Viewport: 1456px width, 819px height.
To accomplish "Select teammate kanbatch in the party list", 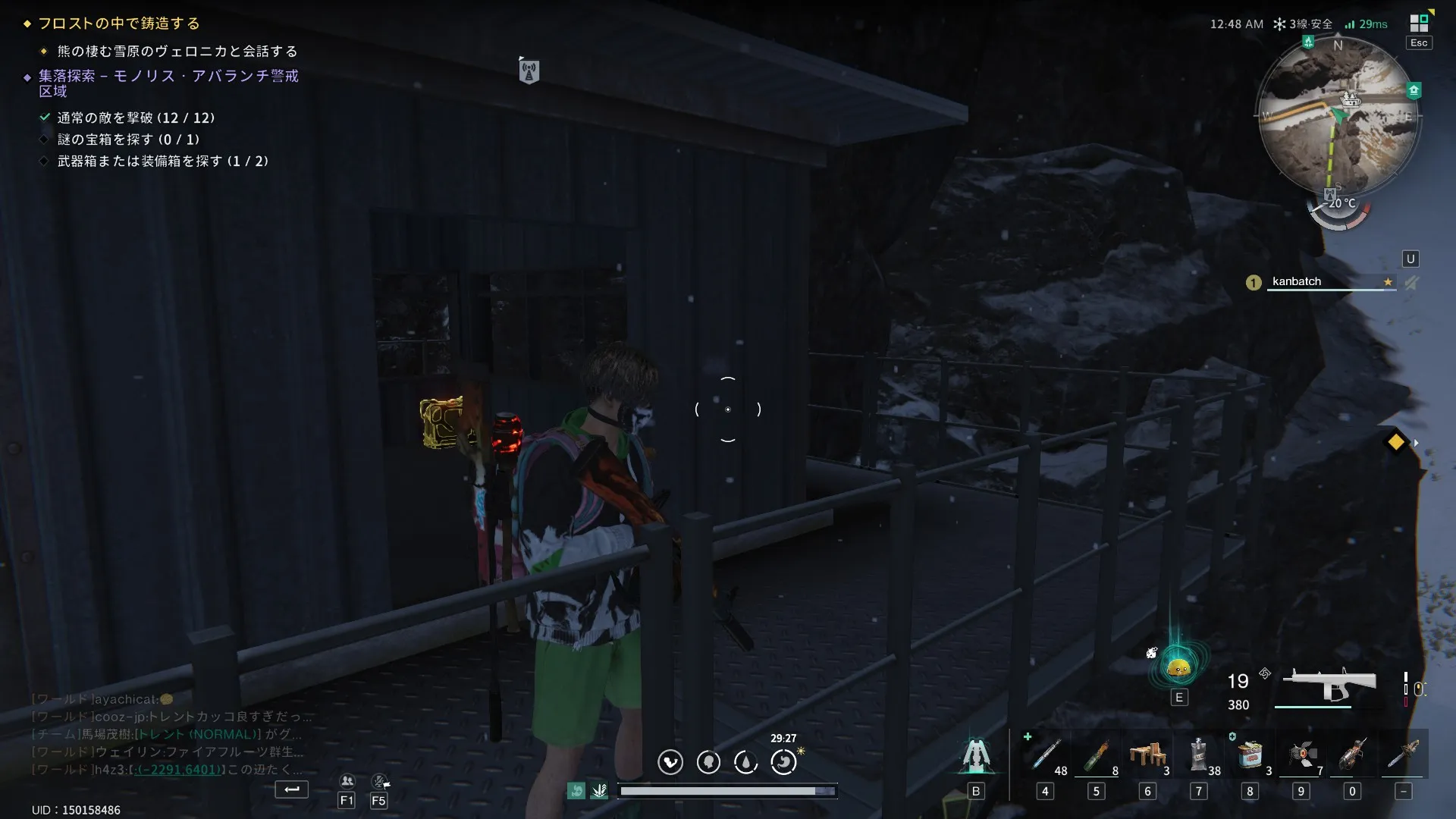I will 1297,281.
